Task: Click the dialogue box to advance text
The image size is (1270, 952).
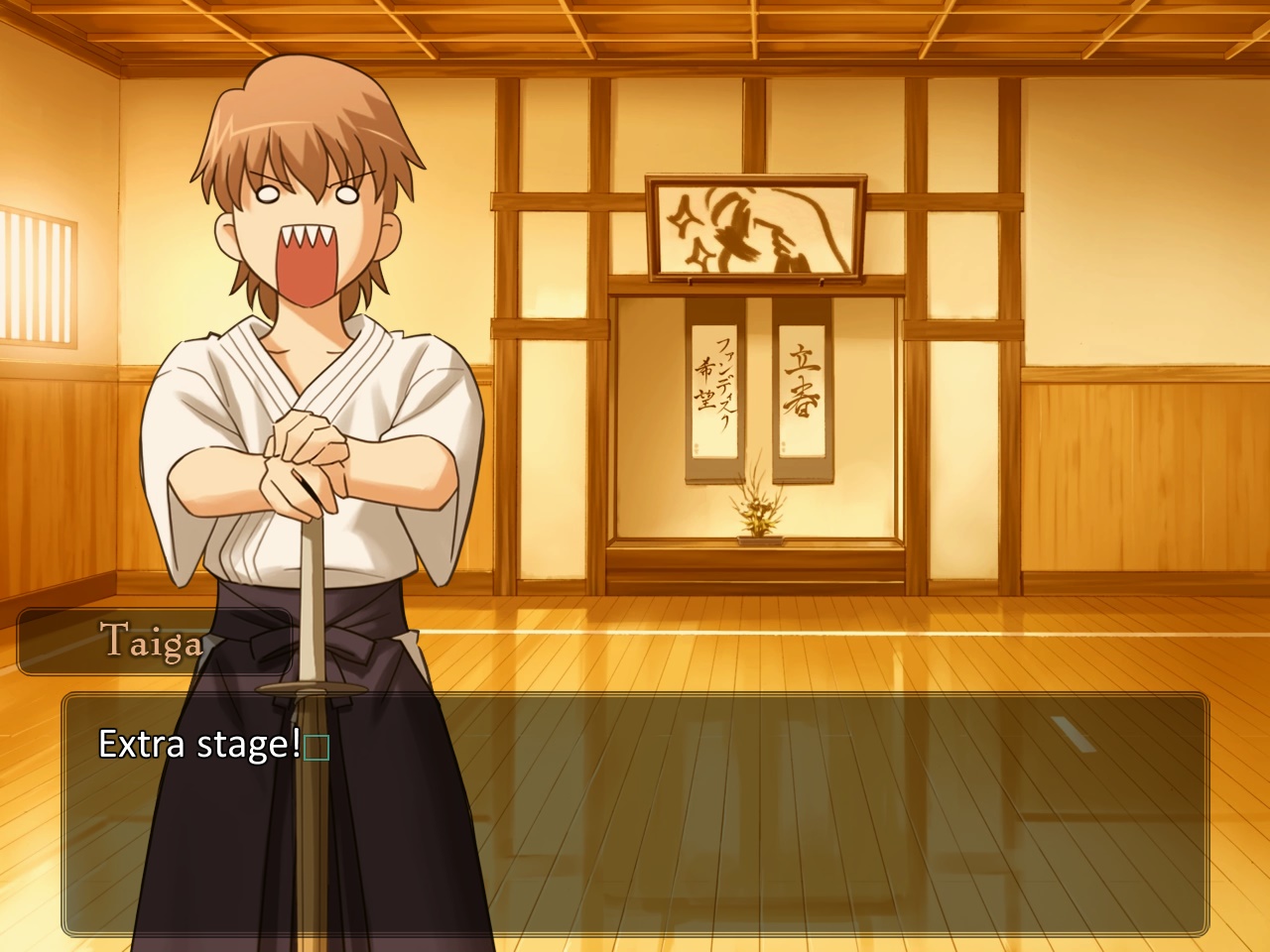Action: 635,815
